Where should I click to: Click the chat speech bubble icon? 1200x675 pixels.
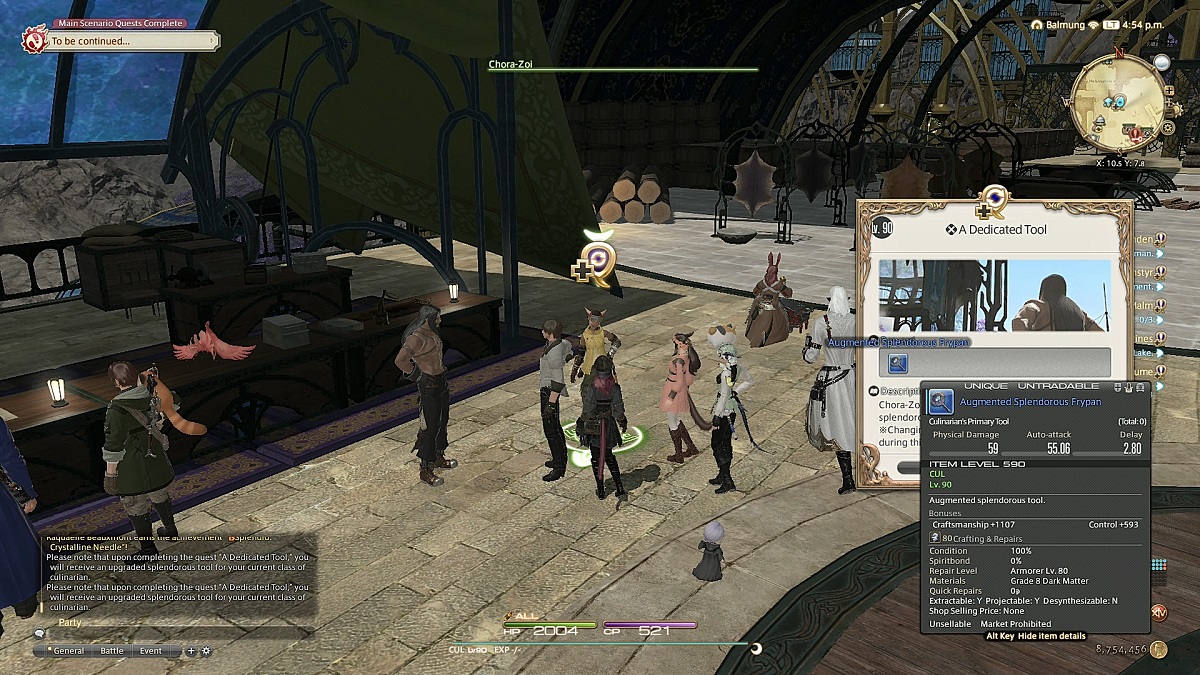[x=39, y=633]
